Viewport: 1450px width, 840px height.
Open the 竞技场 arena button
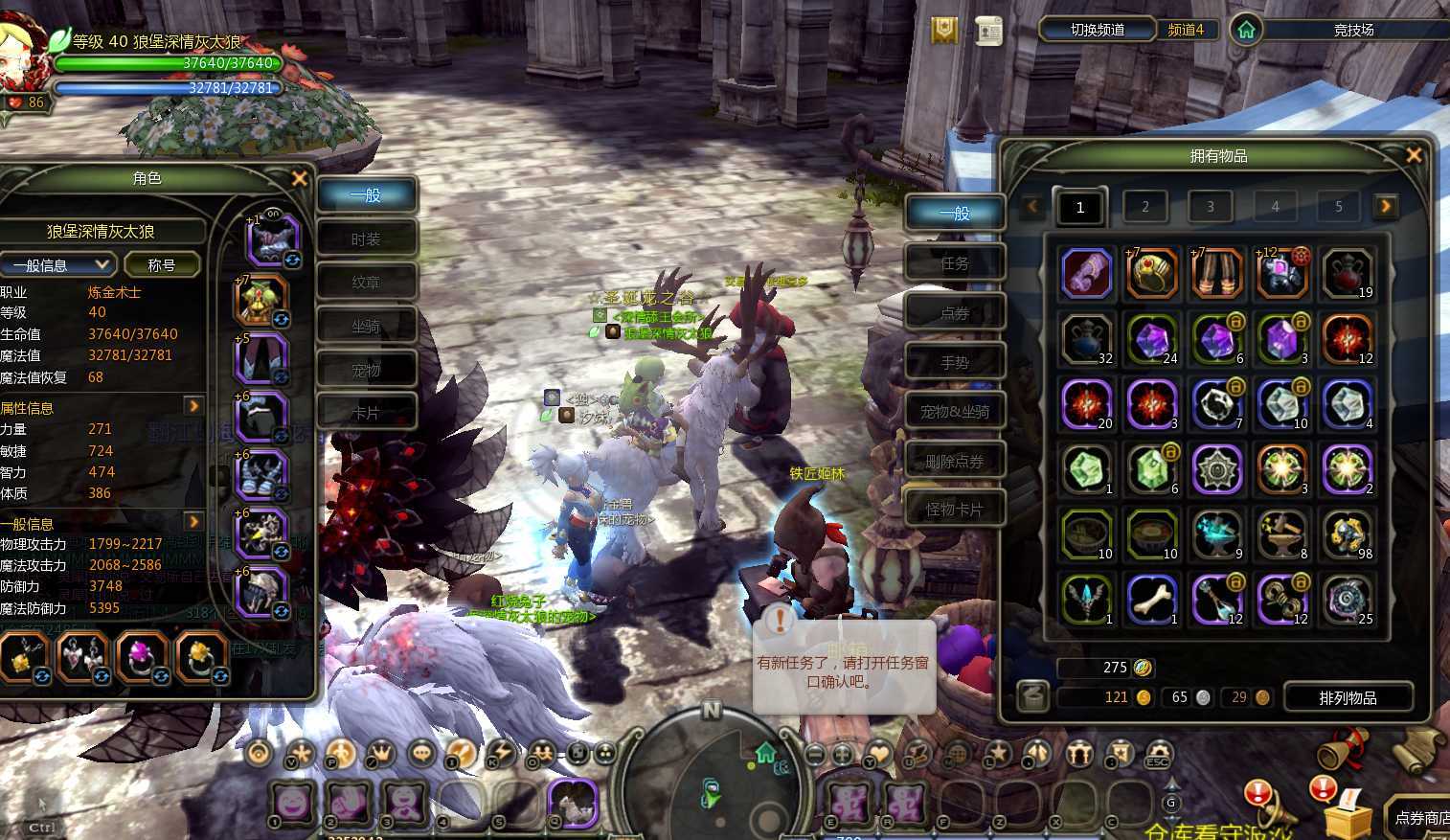coord(1353,31)
